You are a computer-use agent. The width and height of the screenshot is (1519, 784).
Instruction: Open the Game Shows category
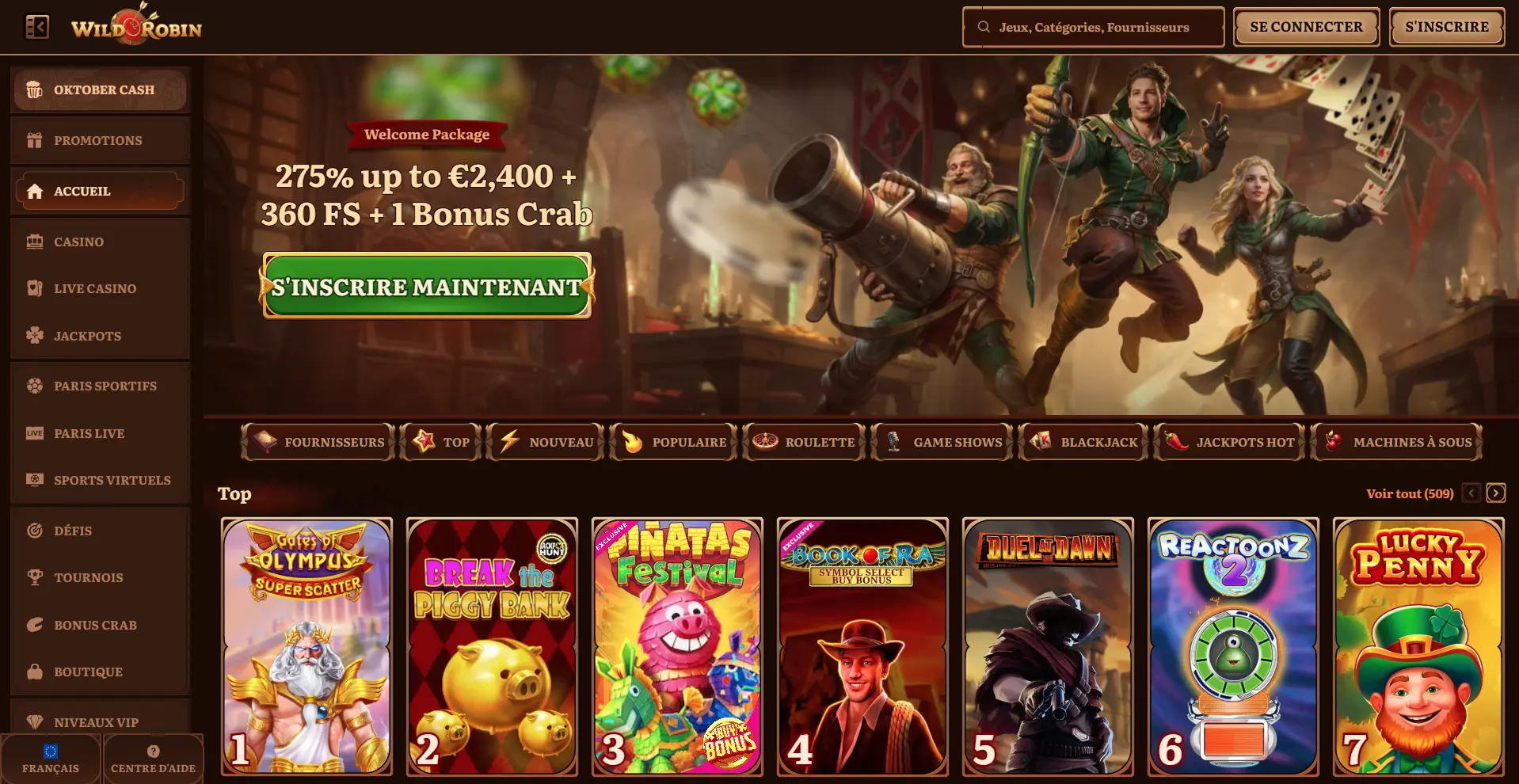click(941, 442)
